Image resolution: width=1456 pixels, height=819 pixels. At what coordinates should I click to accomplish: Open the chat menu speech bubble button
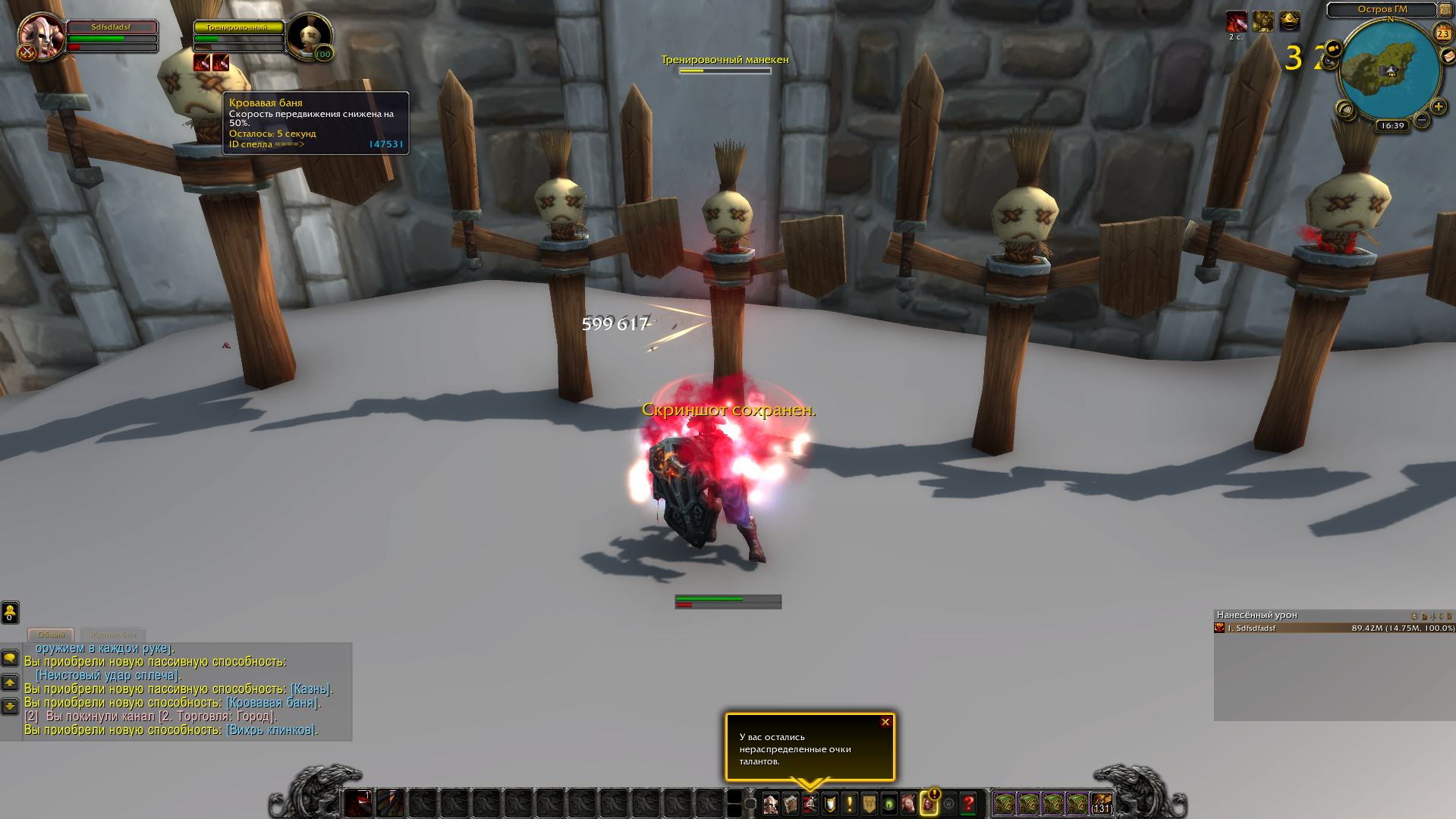(10, 658)
